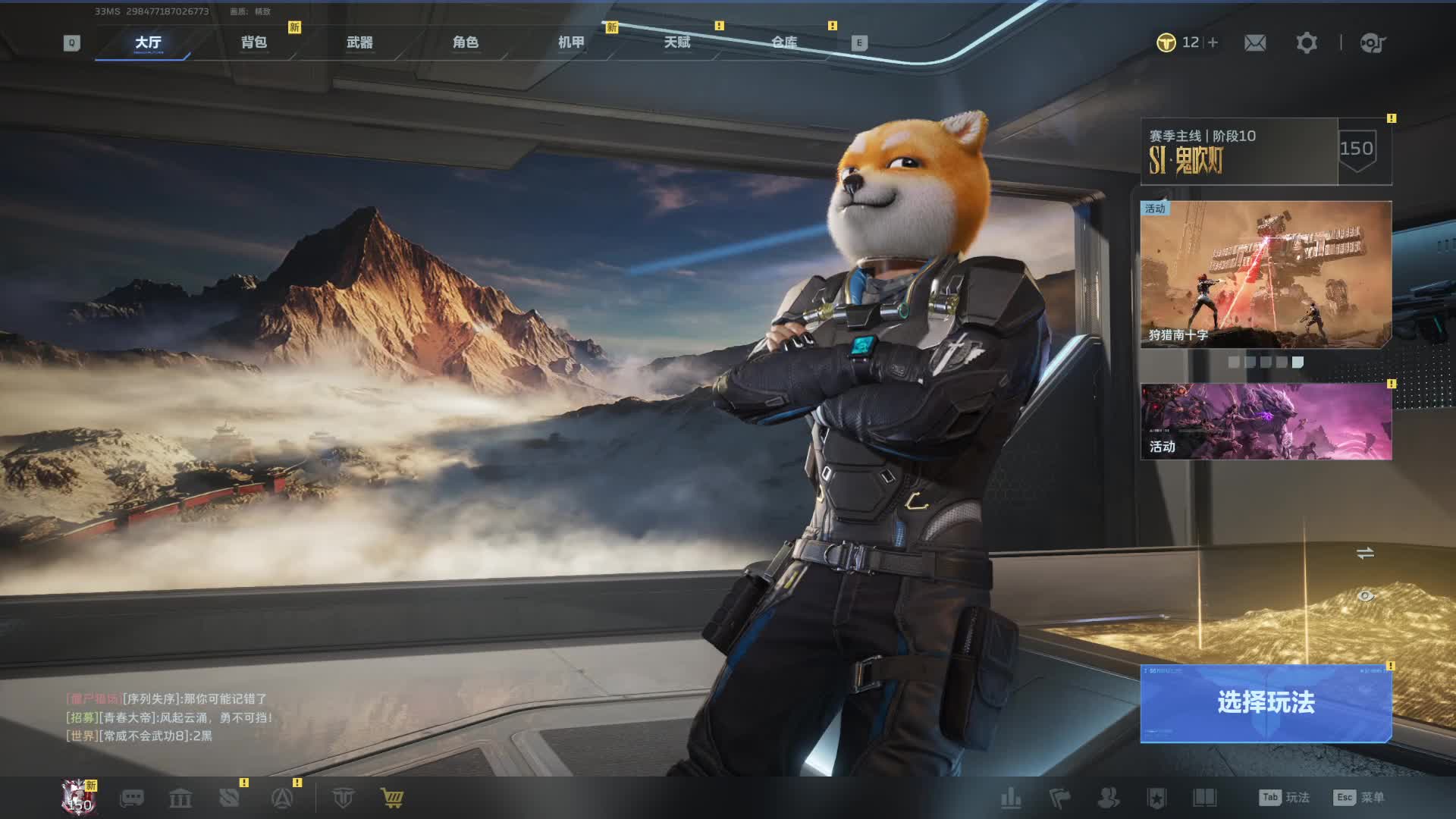1456x819 pixels.
Task: Open the 狩猎南十字 event banner
Action: click(1266, 275)
